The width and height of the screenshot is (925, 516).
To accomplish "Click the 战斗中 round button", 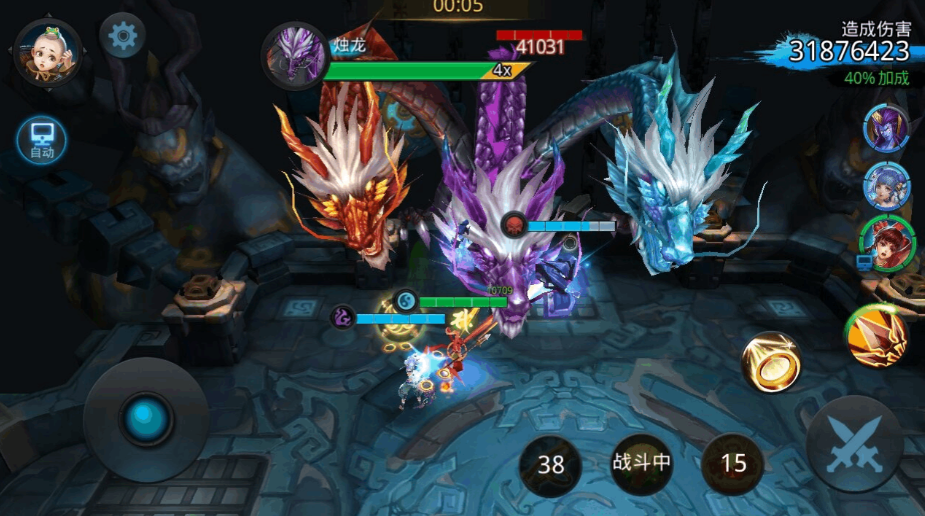I will tap(641, 463).
